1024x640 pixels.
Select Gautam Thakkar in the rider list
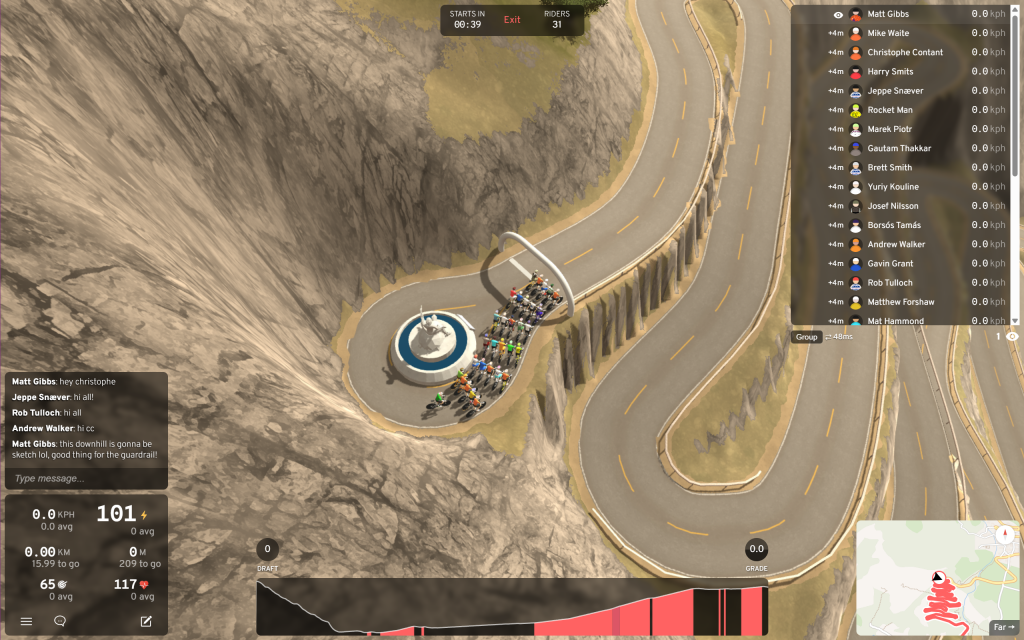899,148
